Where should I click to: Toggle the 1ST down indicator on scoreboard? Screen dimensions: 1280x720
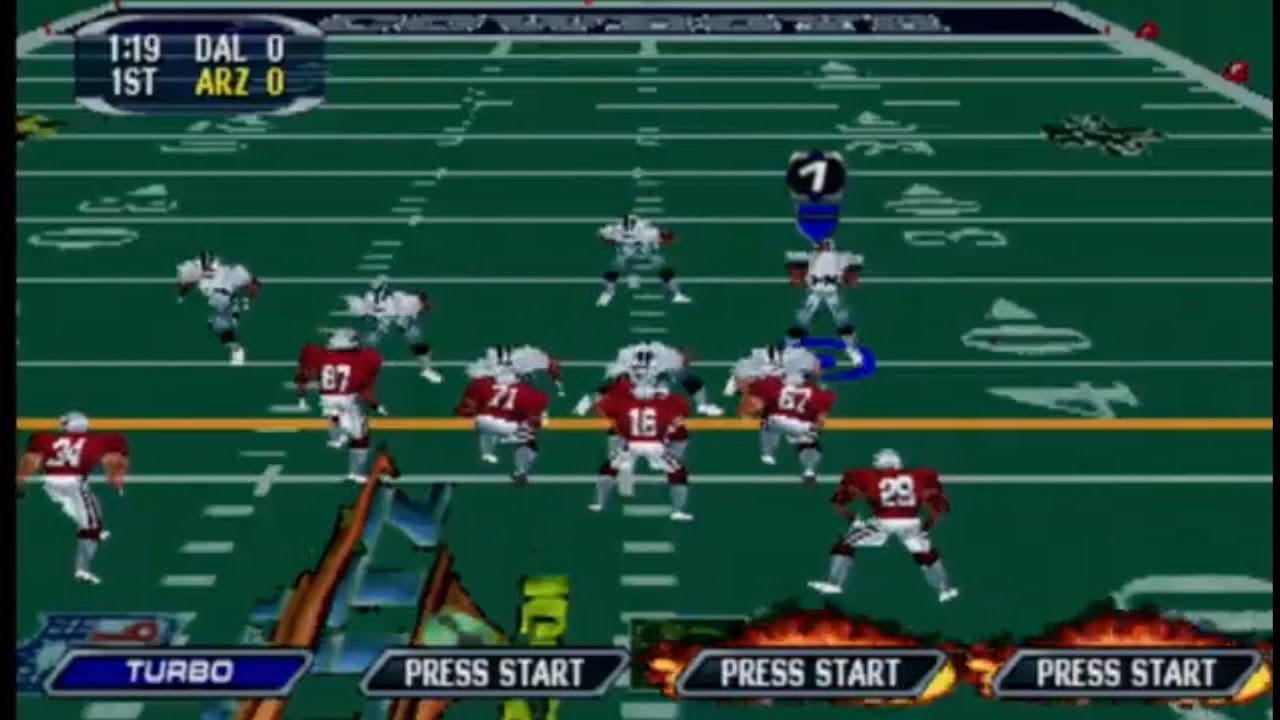(135, 78)
